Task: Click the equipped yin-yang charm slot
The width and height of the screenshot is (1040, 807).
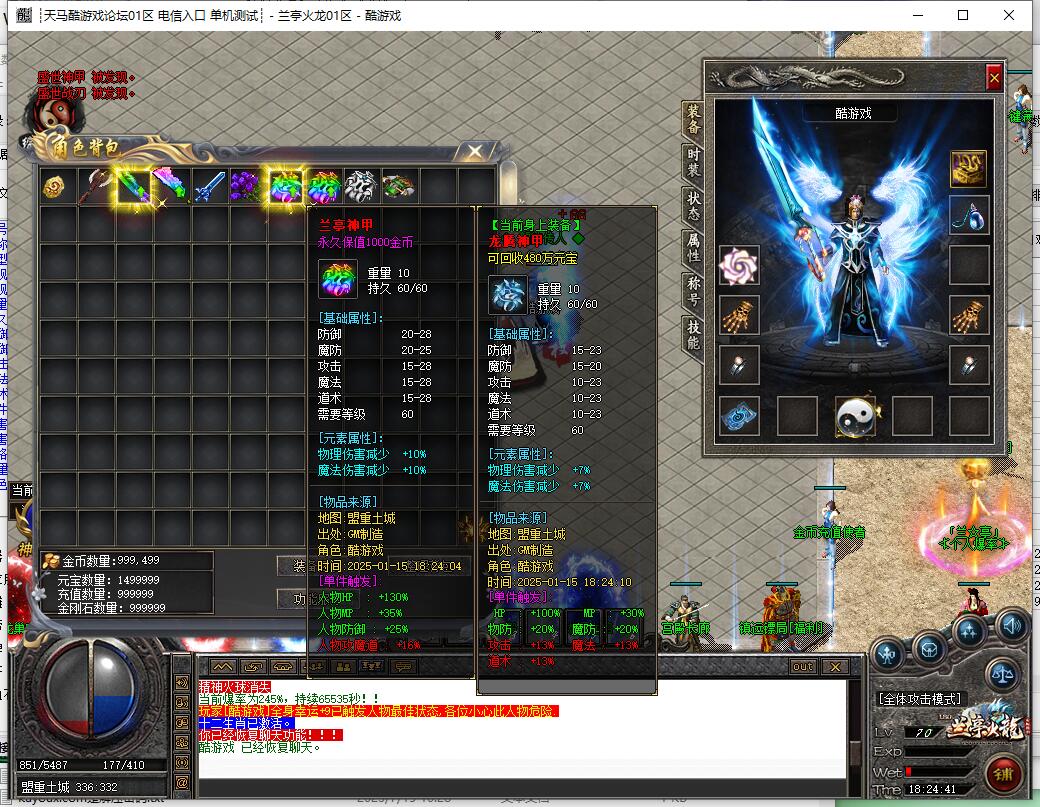Action: click(x=855, y=416)
